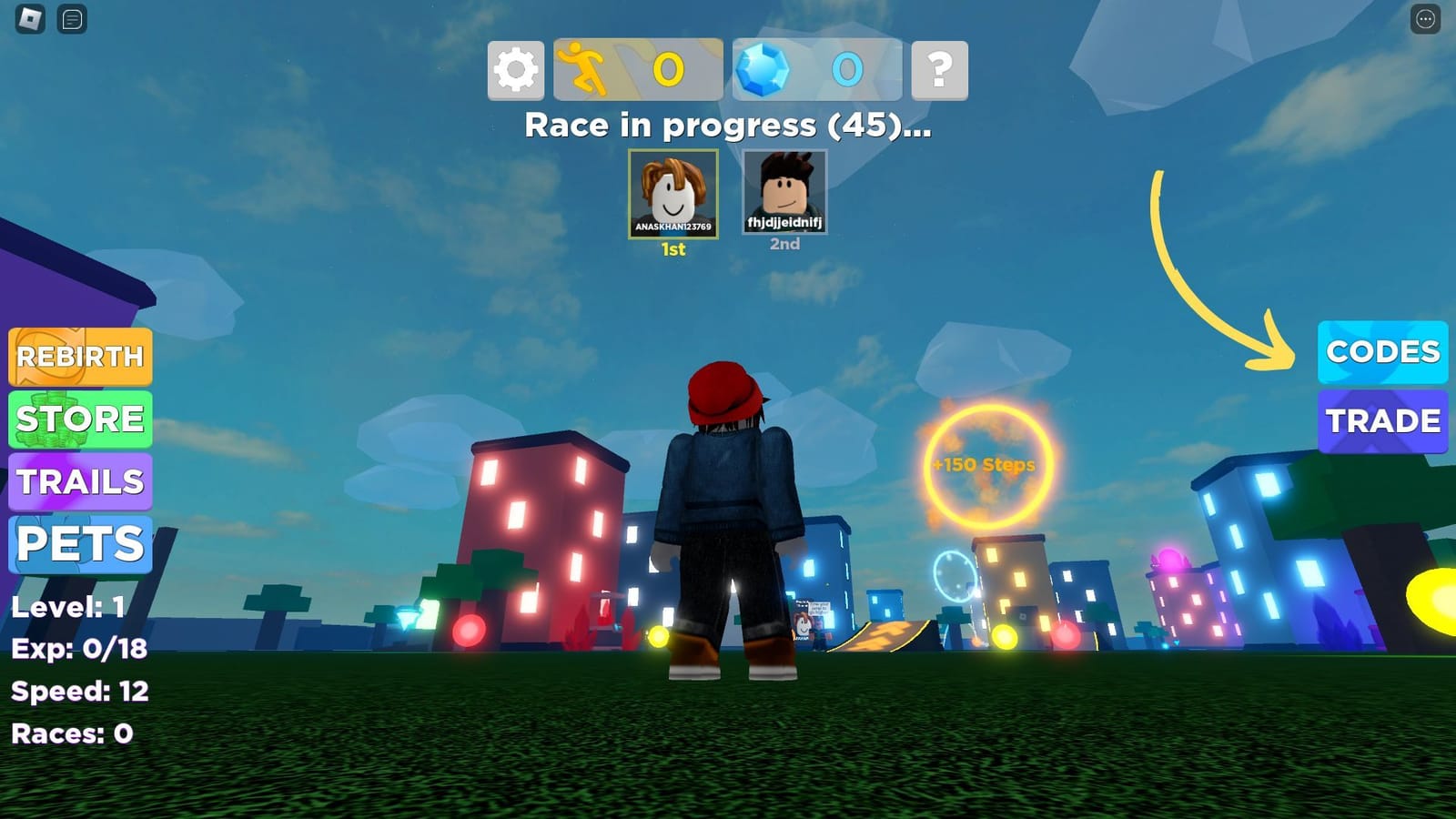Open the TRAILS menu
The image size is (1456, 819).
tap(80, 482)
